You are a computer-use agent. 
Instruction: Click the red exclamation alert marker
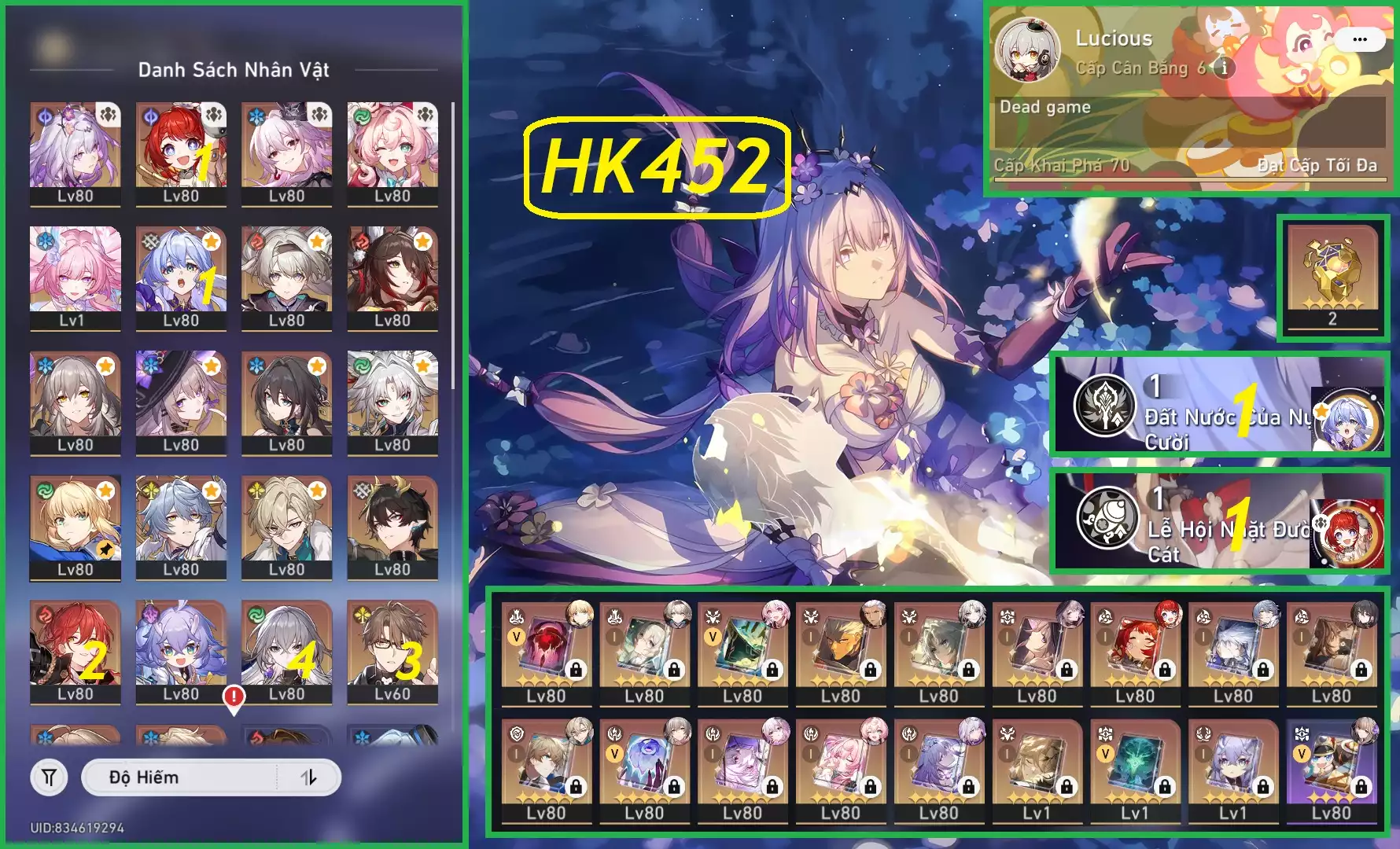(234, 696)
